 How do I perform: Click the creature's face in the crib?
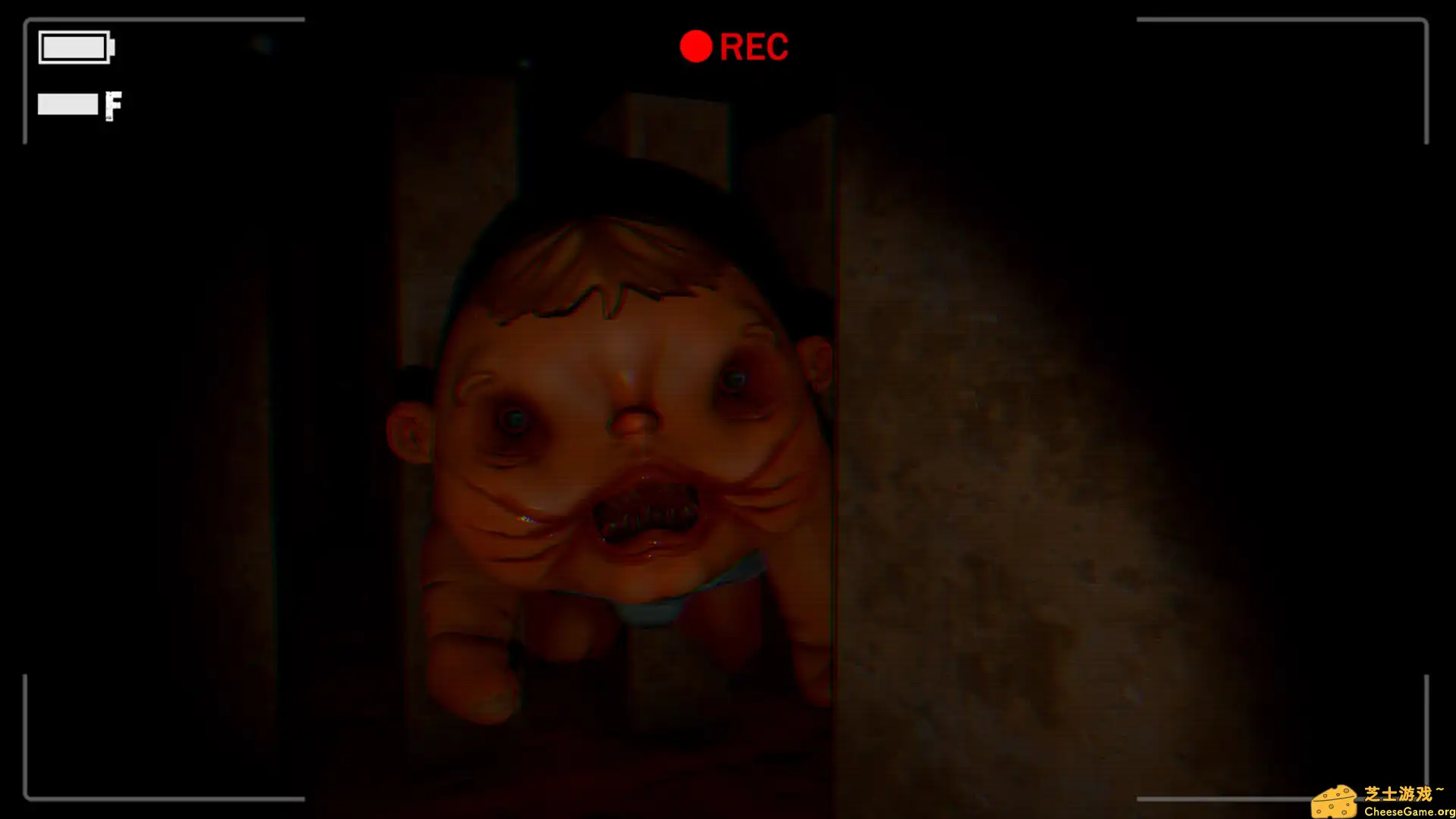pos(622,425)
